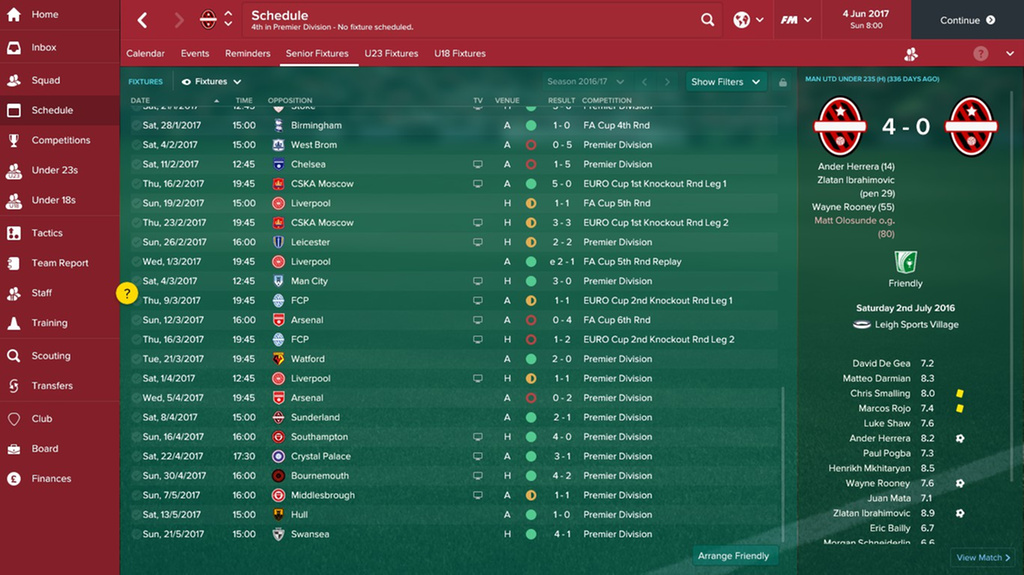Go to the Squad page
The height and width of the screenshot is (575, 1024).
click(45, 80)
